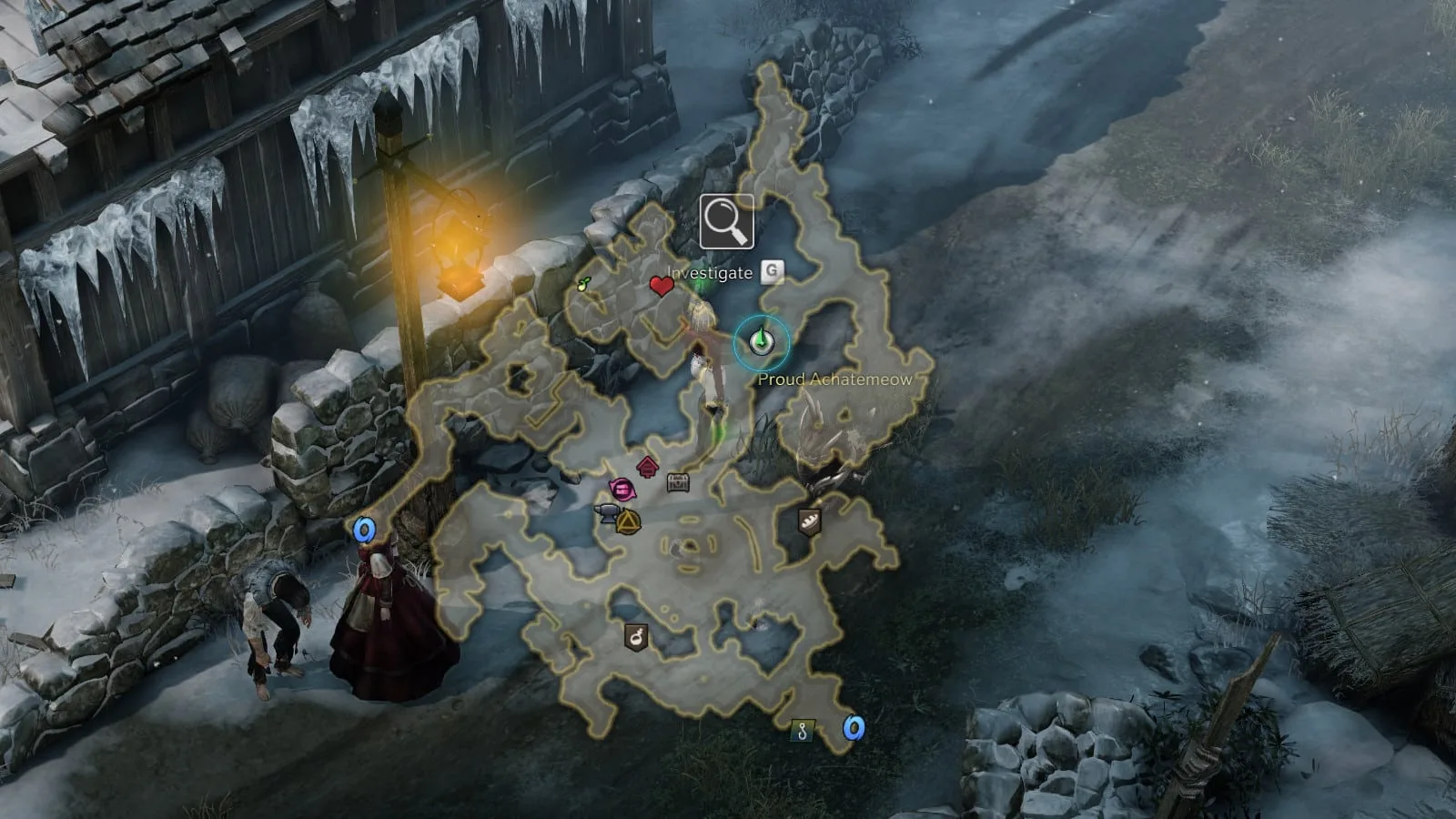Click the treasure chest storage marker
This screenshot has width=1456, height=819.
pos(678,482)
